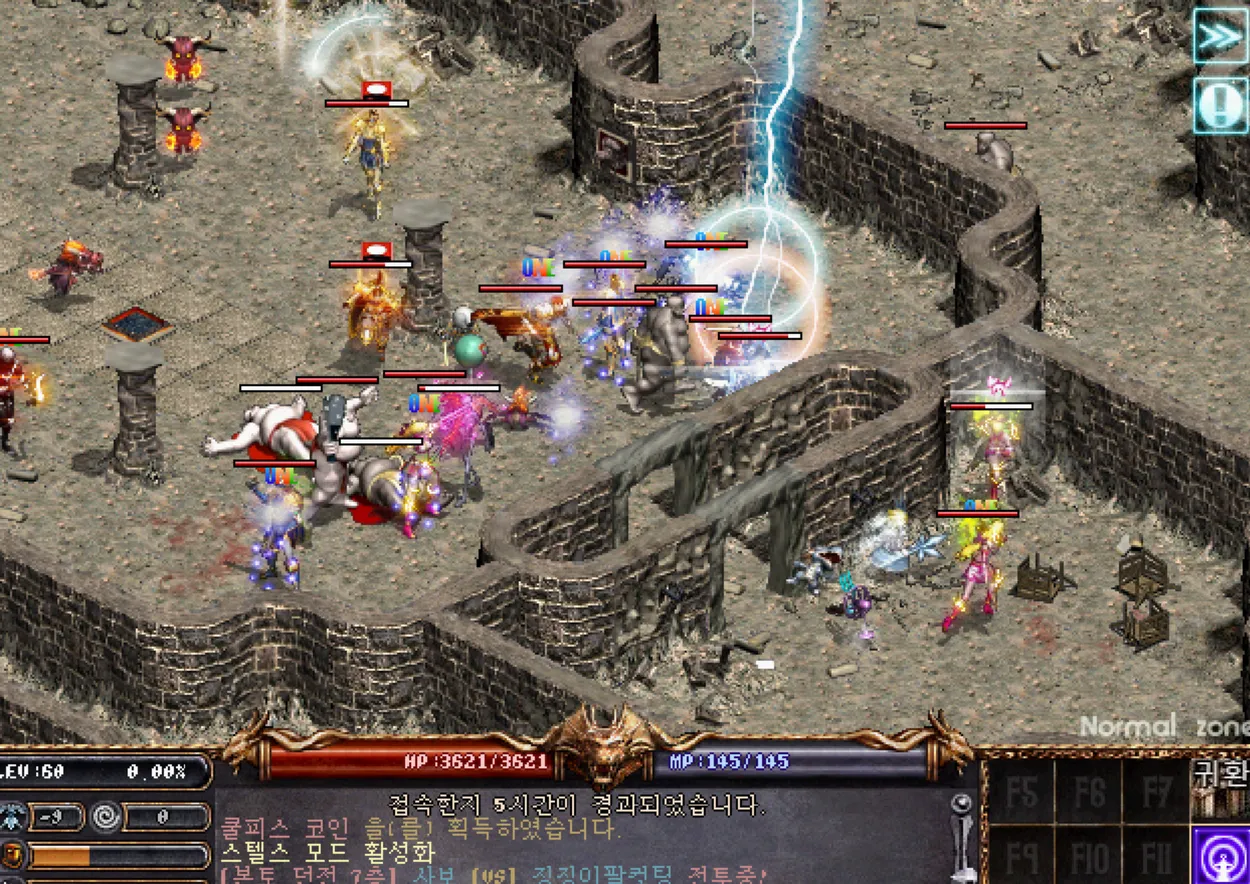Activate the purple glowing skill icon

[x=1220, y=855]
